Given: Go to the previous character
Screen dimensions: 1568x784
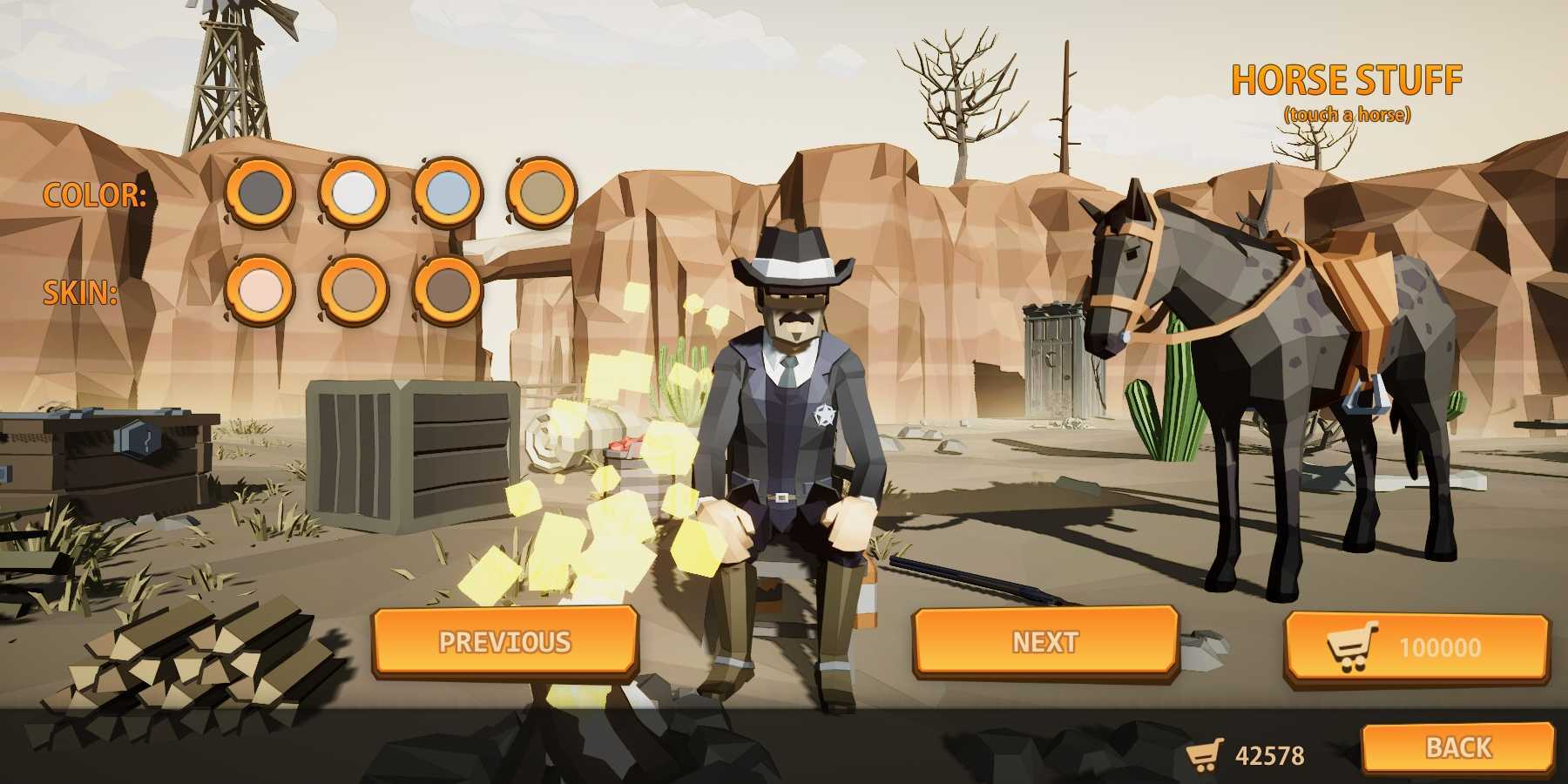Looking at the screenshot, I should pos(505,642).
